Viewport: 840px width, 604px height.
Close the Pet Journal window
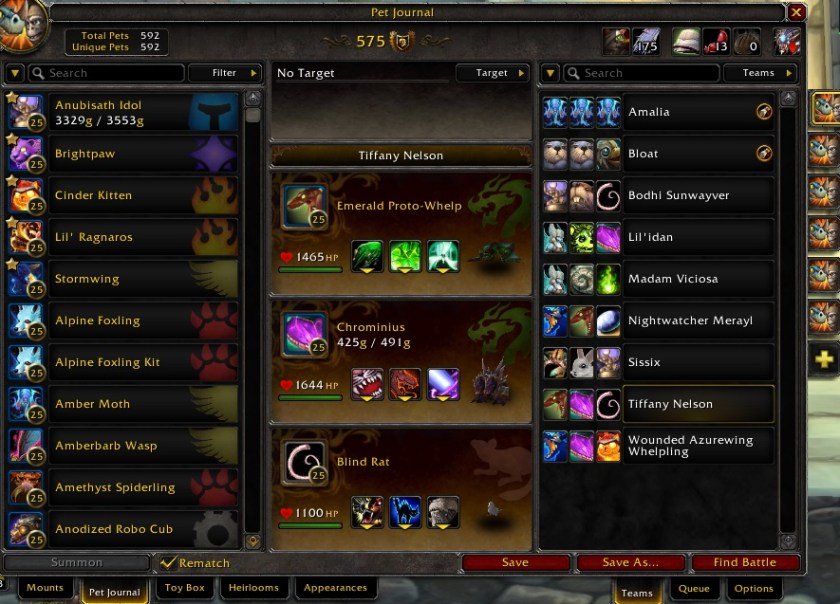pos(796,12)
